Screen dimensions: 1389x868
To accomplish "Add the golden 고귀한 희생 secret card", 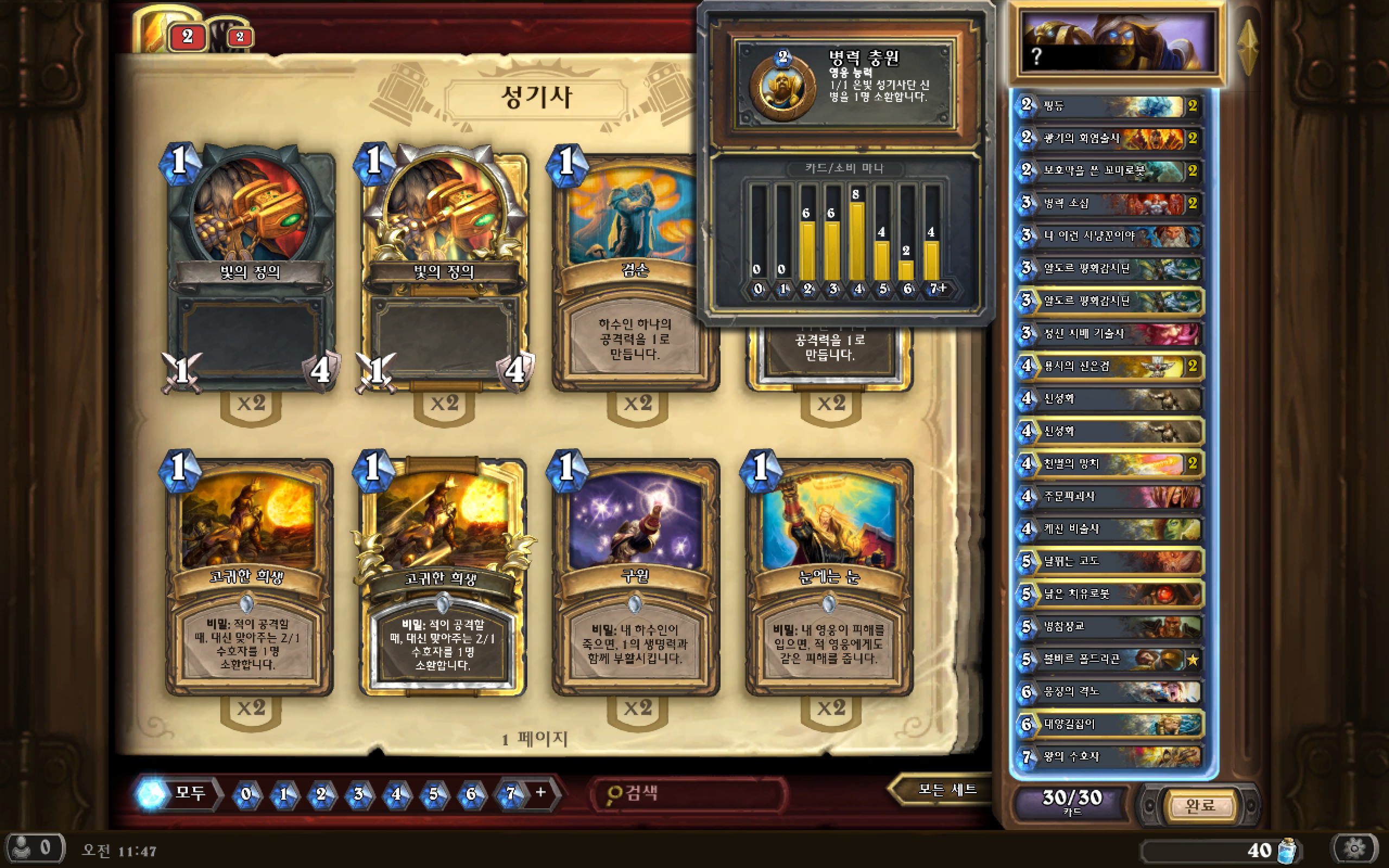I will point(443,577).
